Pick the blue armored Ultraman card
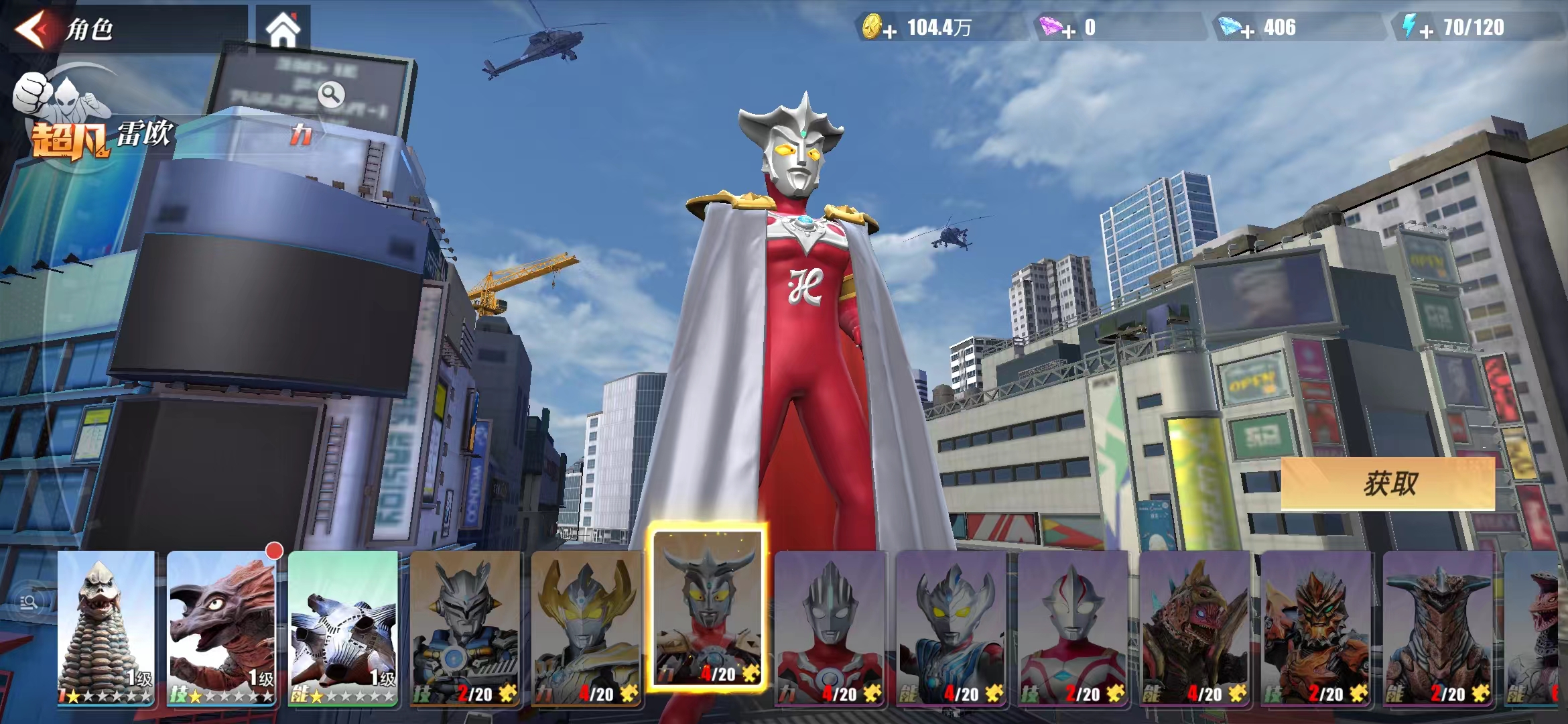Image resolution: width=1568 pixels, height=724 pixels. click(465, 627)
